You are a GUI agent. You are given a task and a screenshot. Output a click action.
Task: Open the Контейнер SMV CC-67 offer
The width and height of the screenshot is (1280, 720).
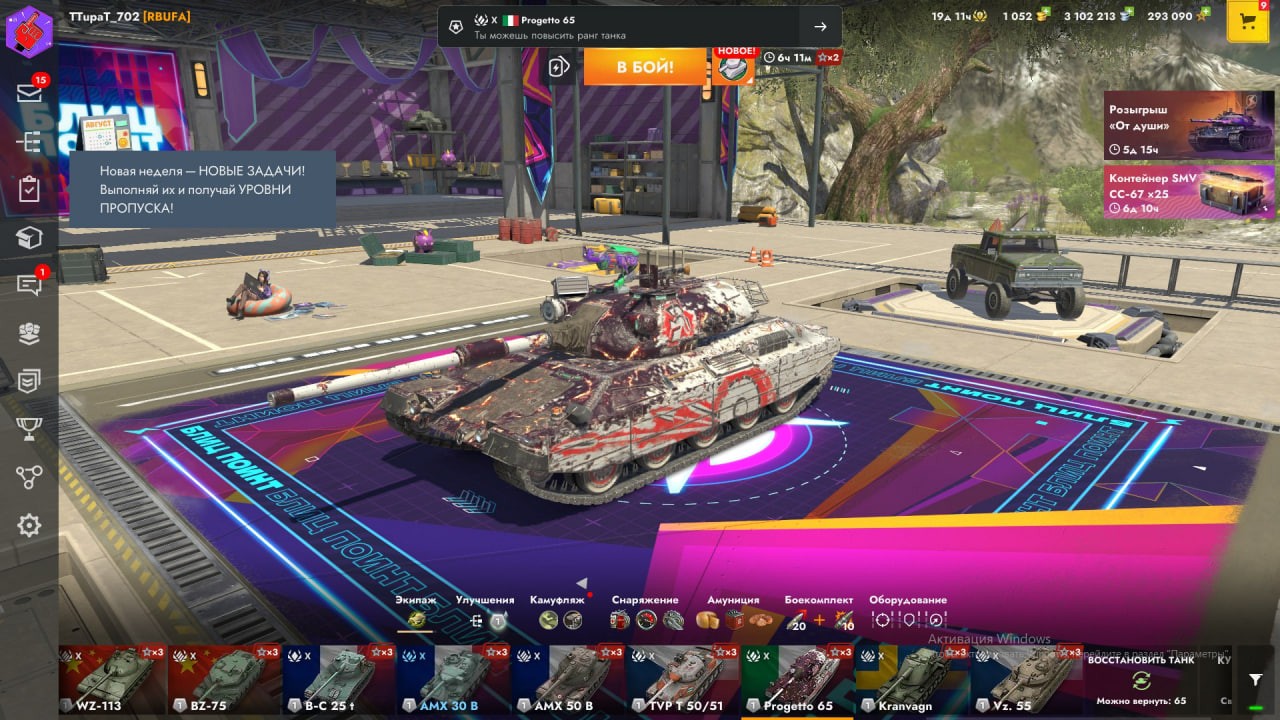(1189, 192)
